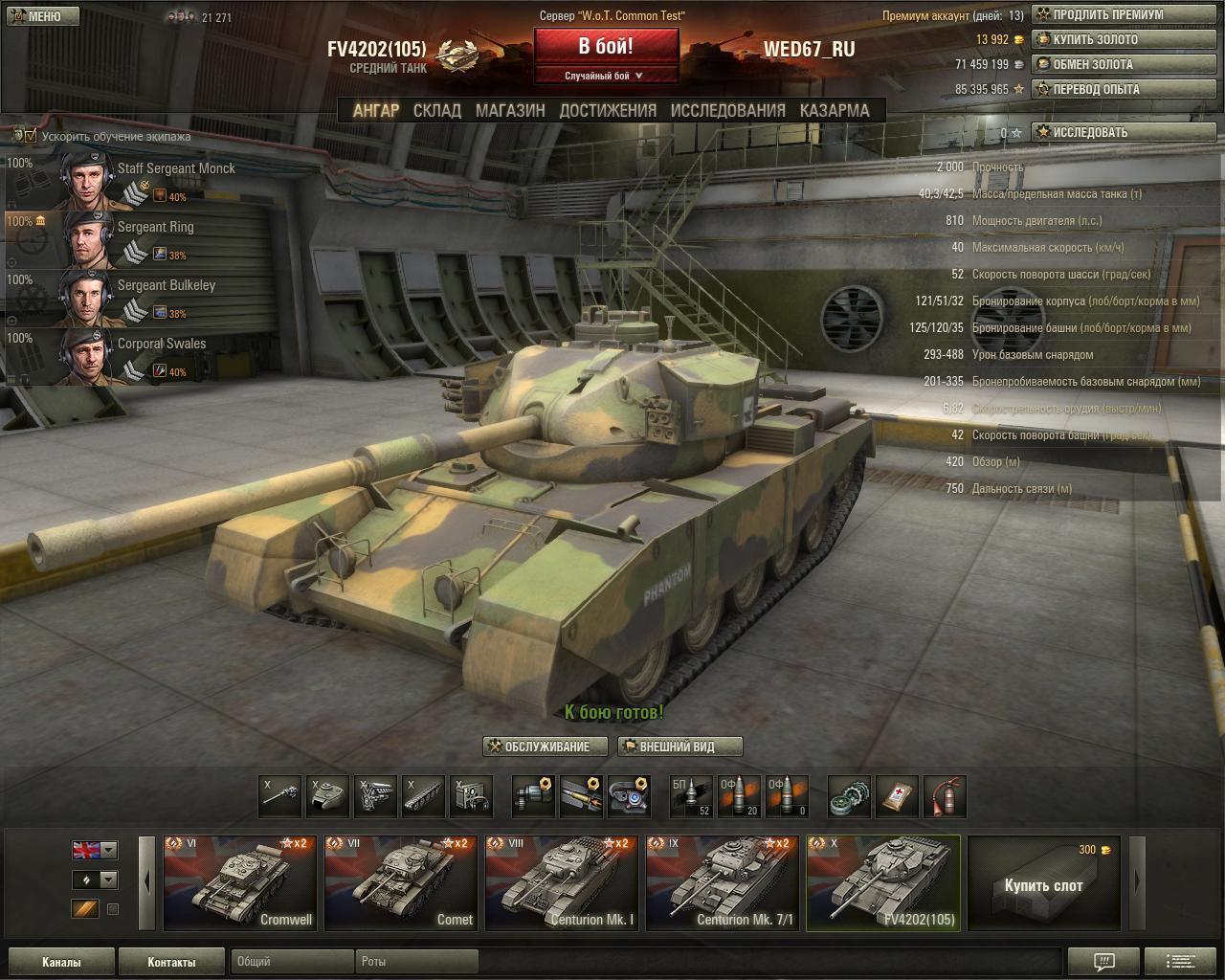1225x980 pixels.
Task: Show the ИССЛЕДОВАНИЯ tab
Action: pos(727,110)
